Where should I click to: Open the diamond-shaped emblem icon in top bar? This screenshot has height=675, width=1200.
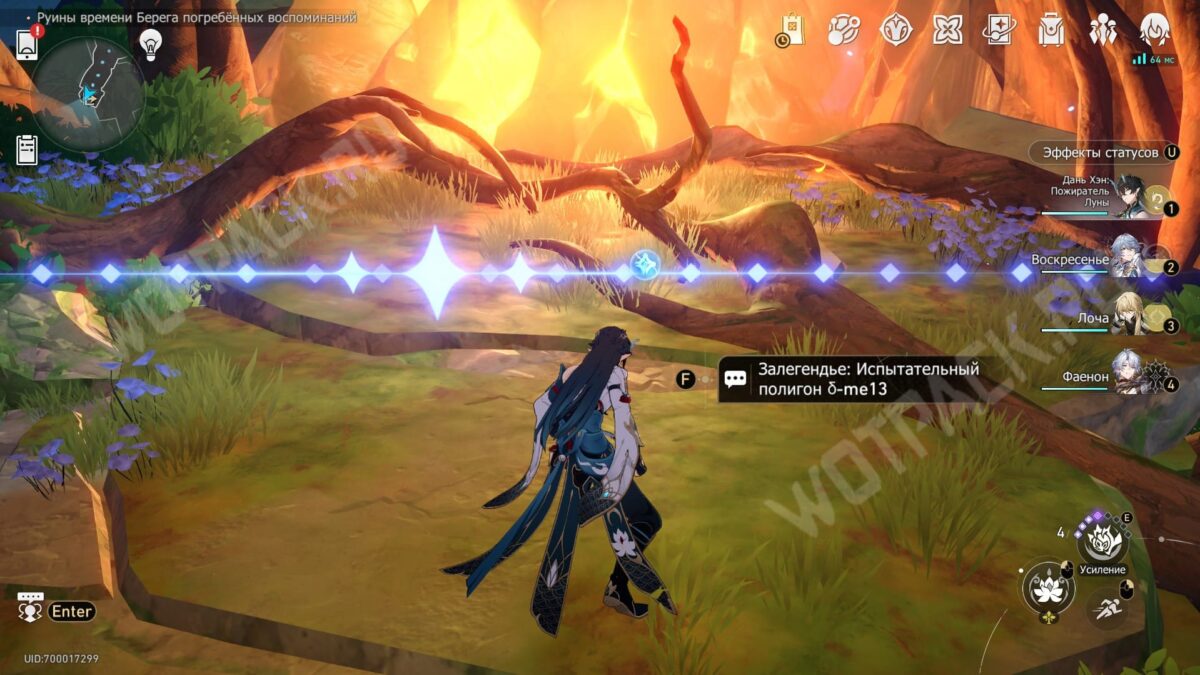click(895, 30)
